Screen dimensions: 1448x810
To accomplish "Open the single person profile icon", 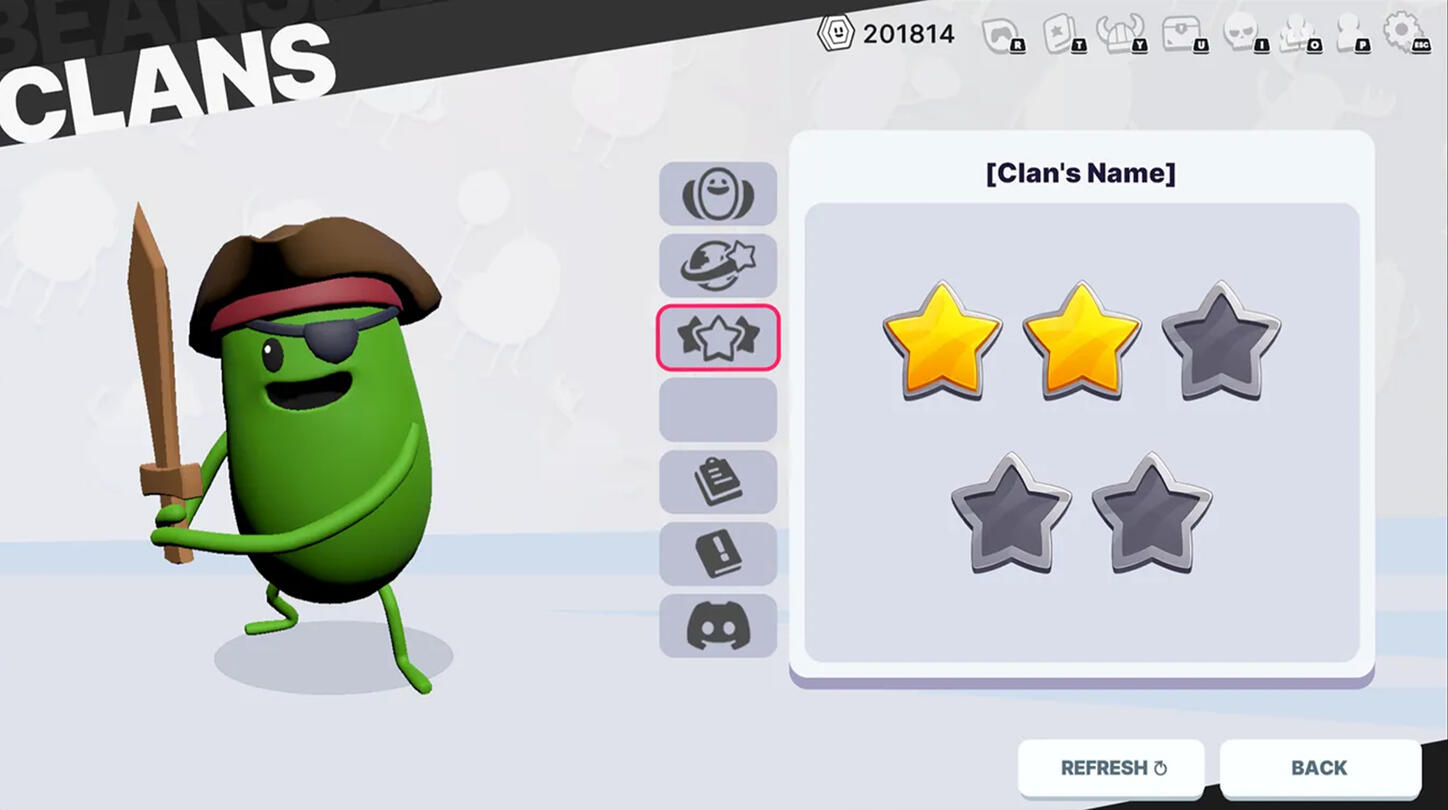I will (x=1352, y=35).
